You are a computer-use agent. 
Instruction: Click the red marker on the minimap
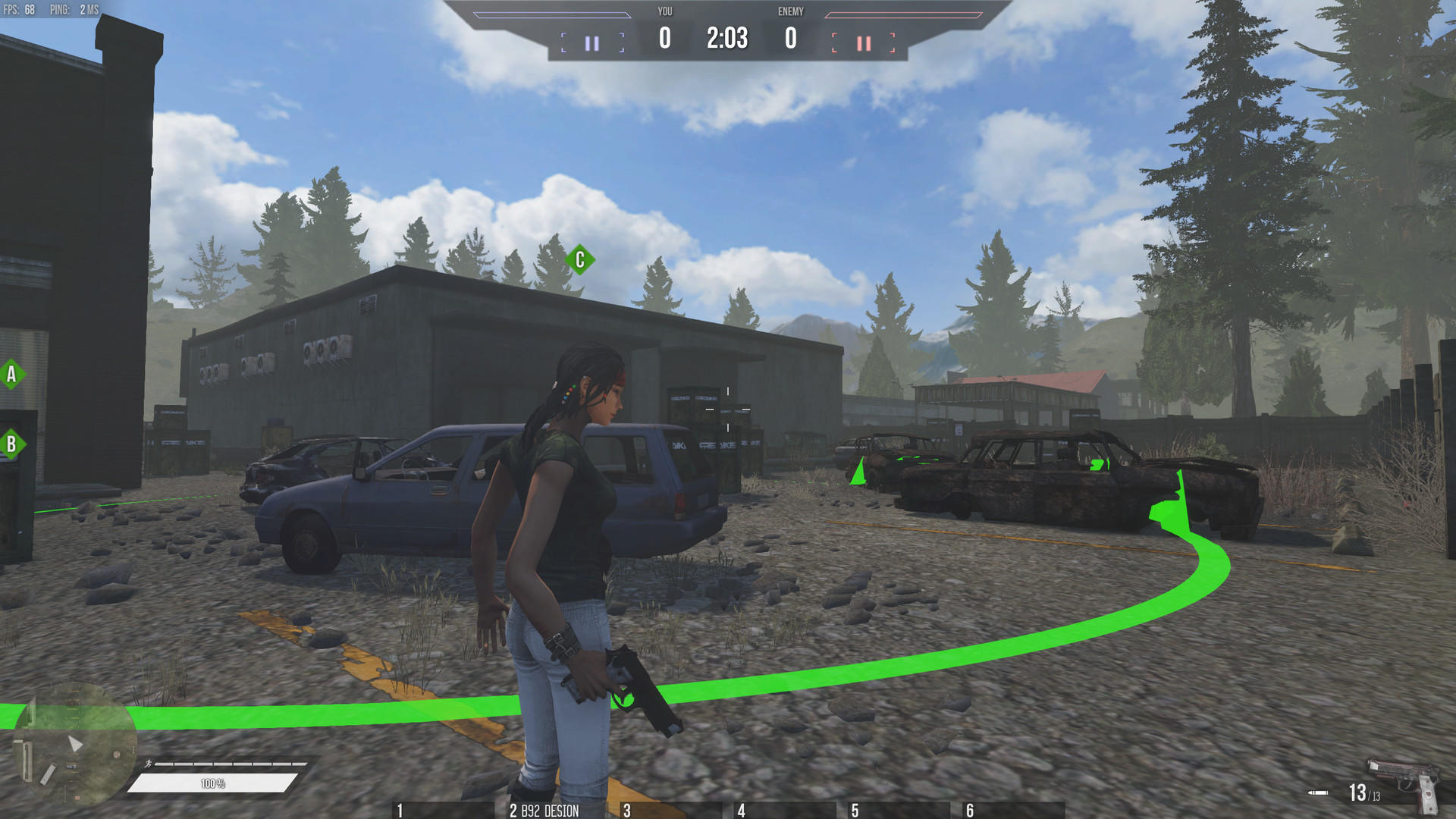(118, 755)
